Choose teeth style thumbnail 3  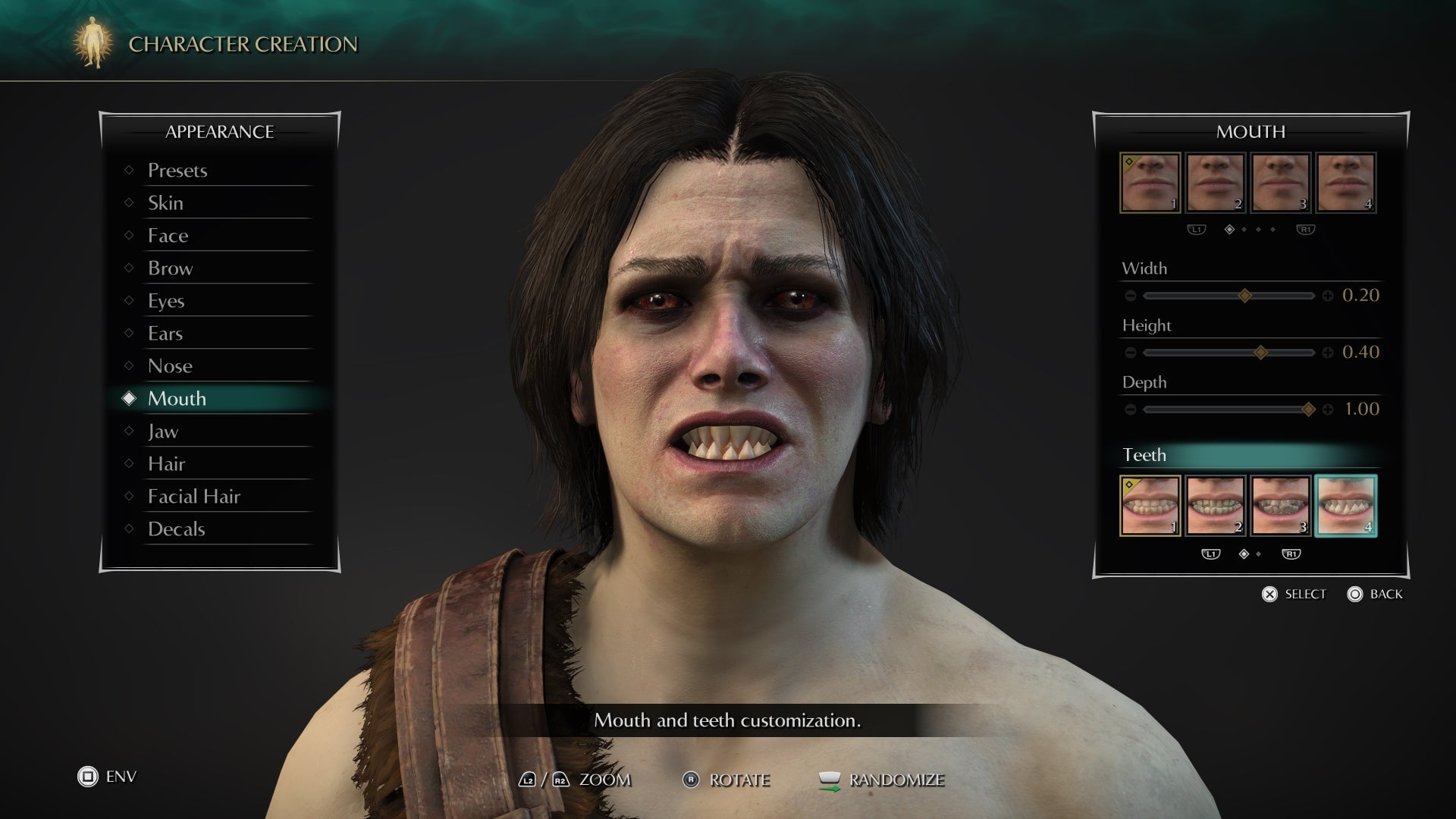click(x=1280, y=506)
